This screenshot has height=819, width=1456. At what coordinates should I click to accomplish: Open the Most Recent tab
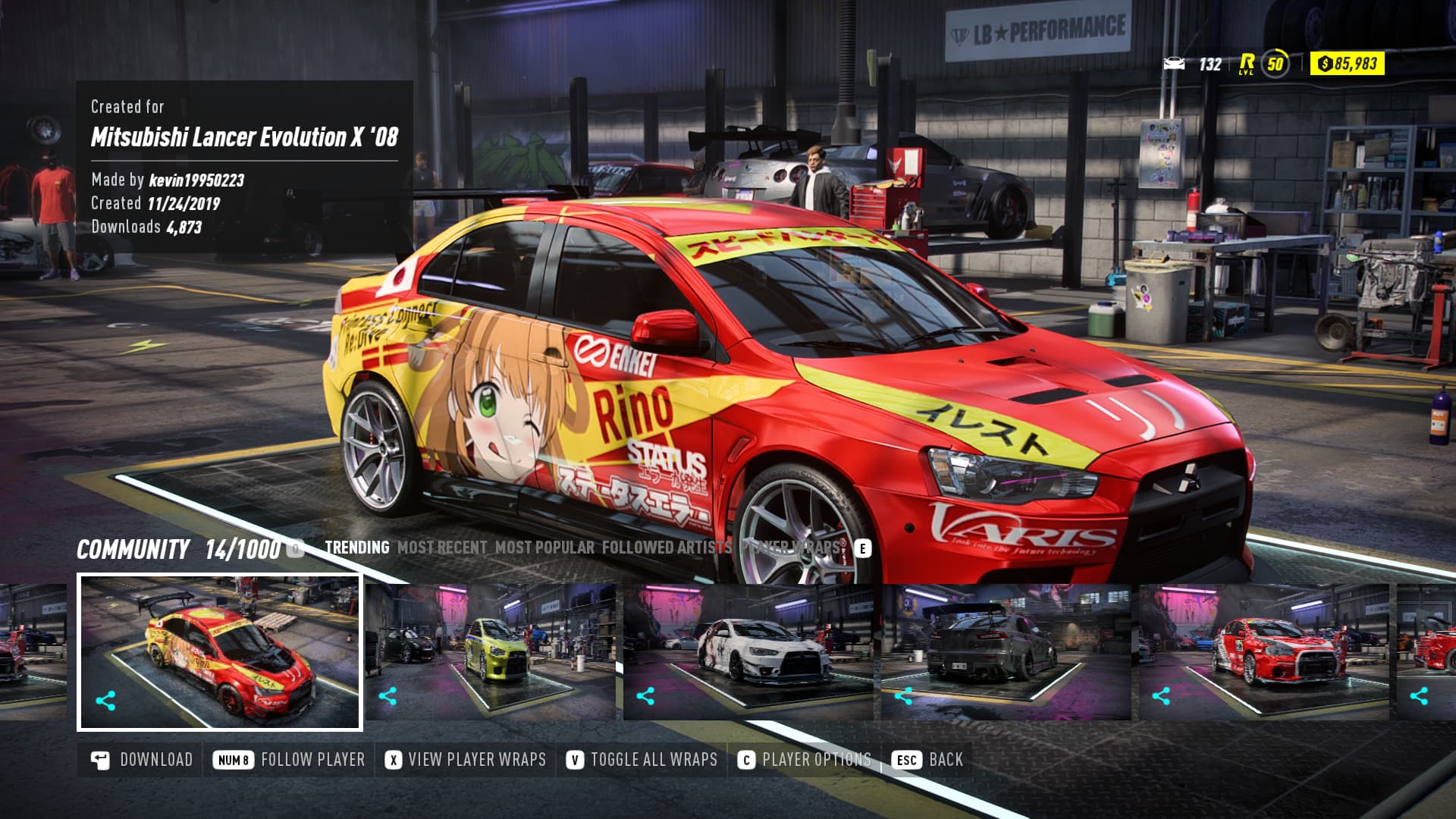click(x=442, y=548)
